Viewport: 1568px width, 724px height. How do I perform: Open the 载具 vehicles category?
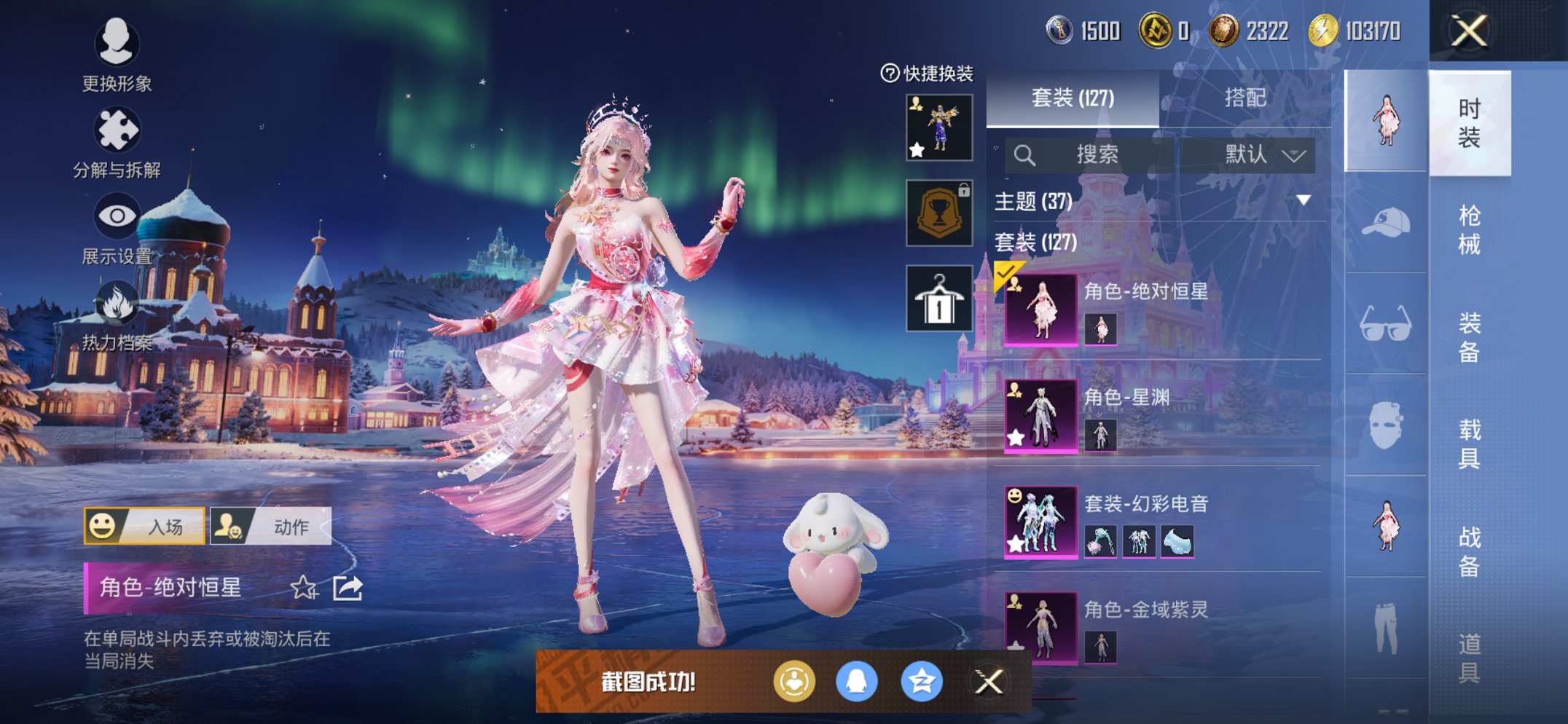(x=1469, y=443)
